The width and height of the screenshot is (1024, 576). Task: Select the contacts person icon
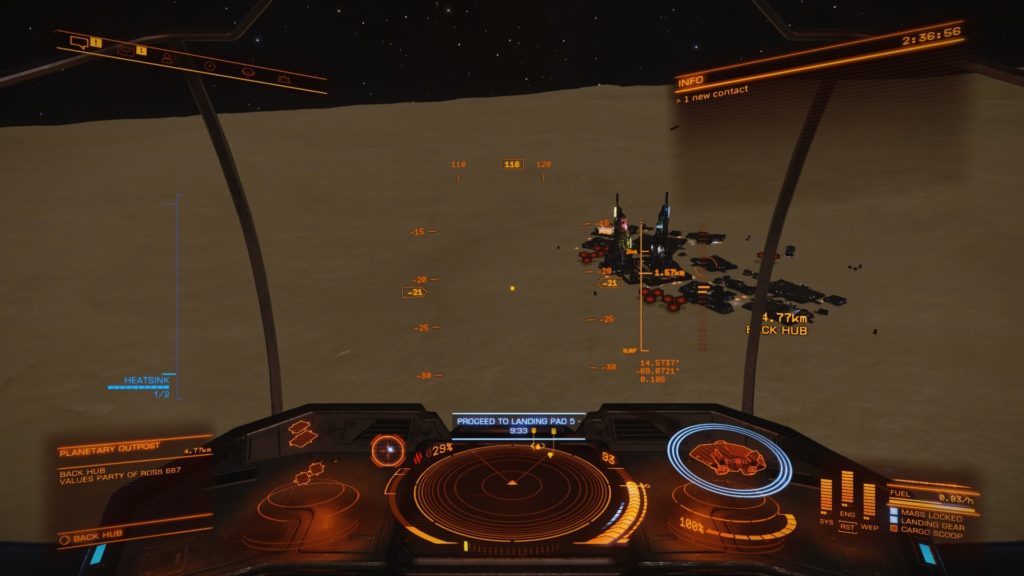[x=167, y=58]
